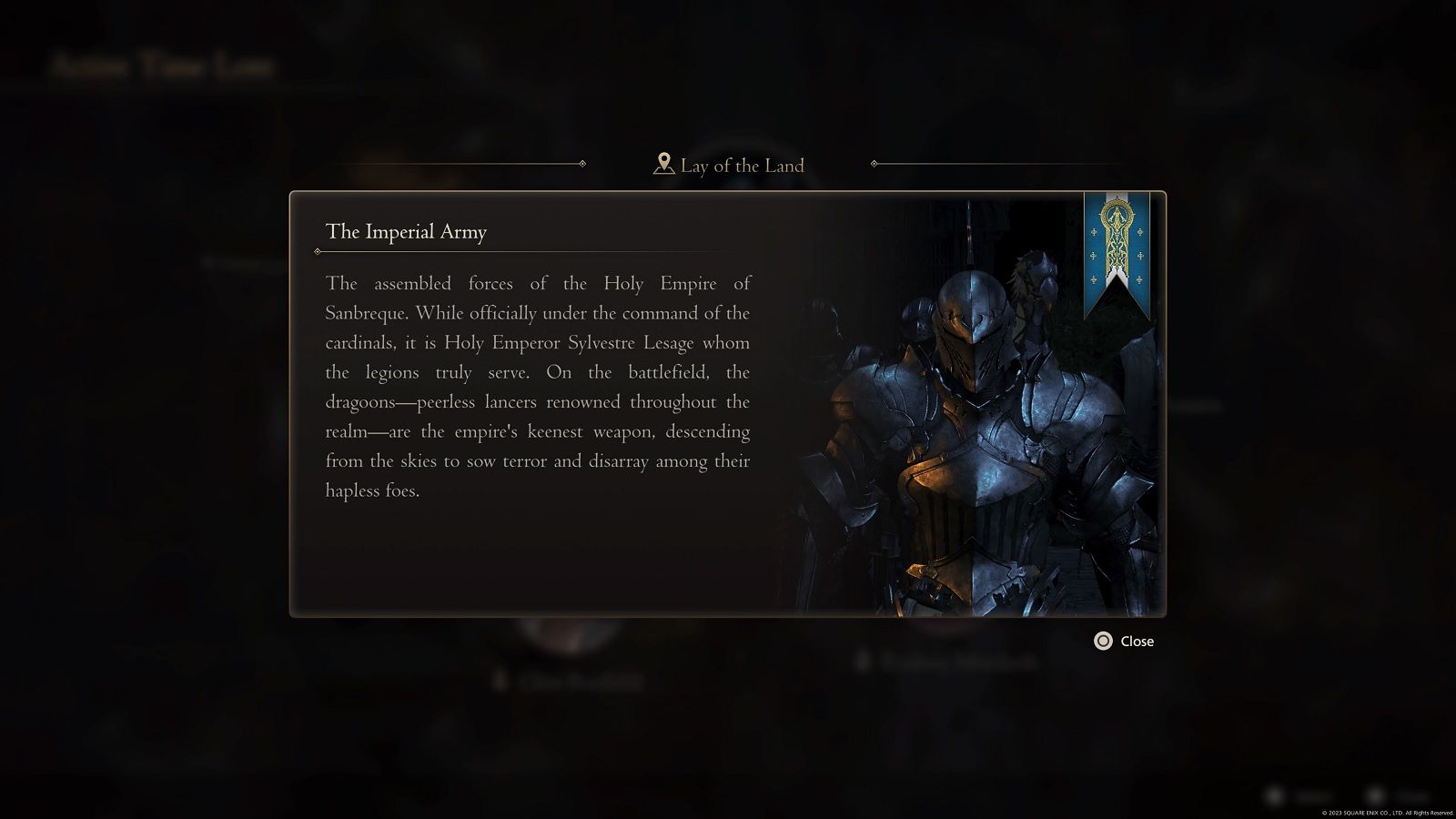The width and height of the screenshot is (1456, 819).
Task: Click the dimmed Clive Rosfield lore entry
Action: click(x=580, y=682)
